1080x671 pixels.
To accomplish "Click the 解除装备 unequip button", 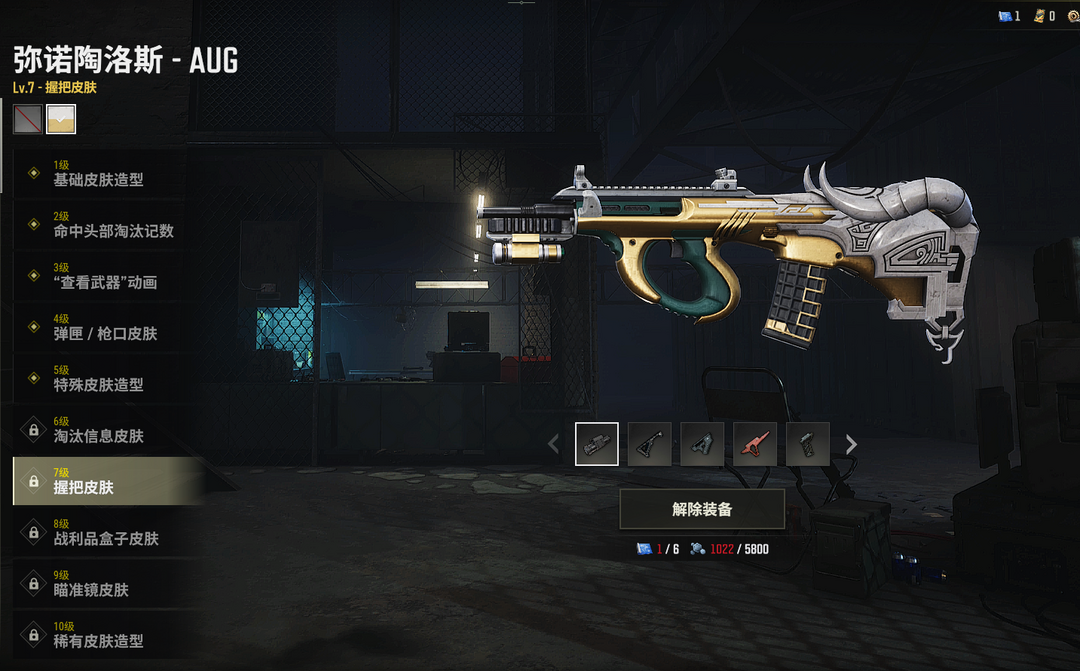I will 702,509.
